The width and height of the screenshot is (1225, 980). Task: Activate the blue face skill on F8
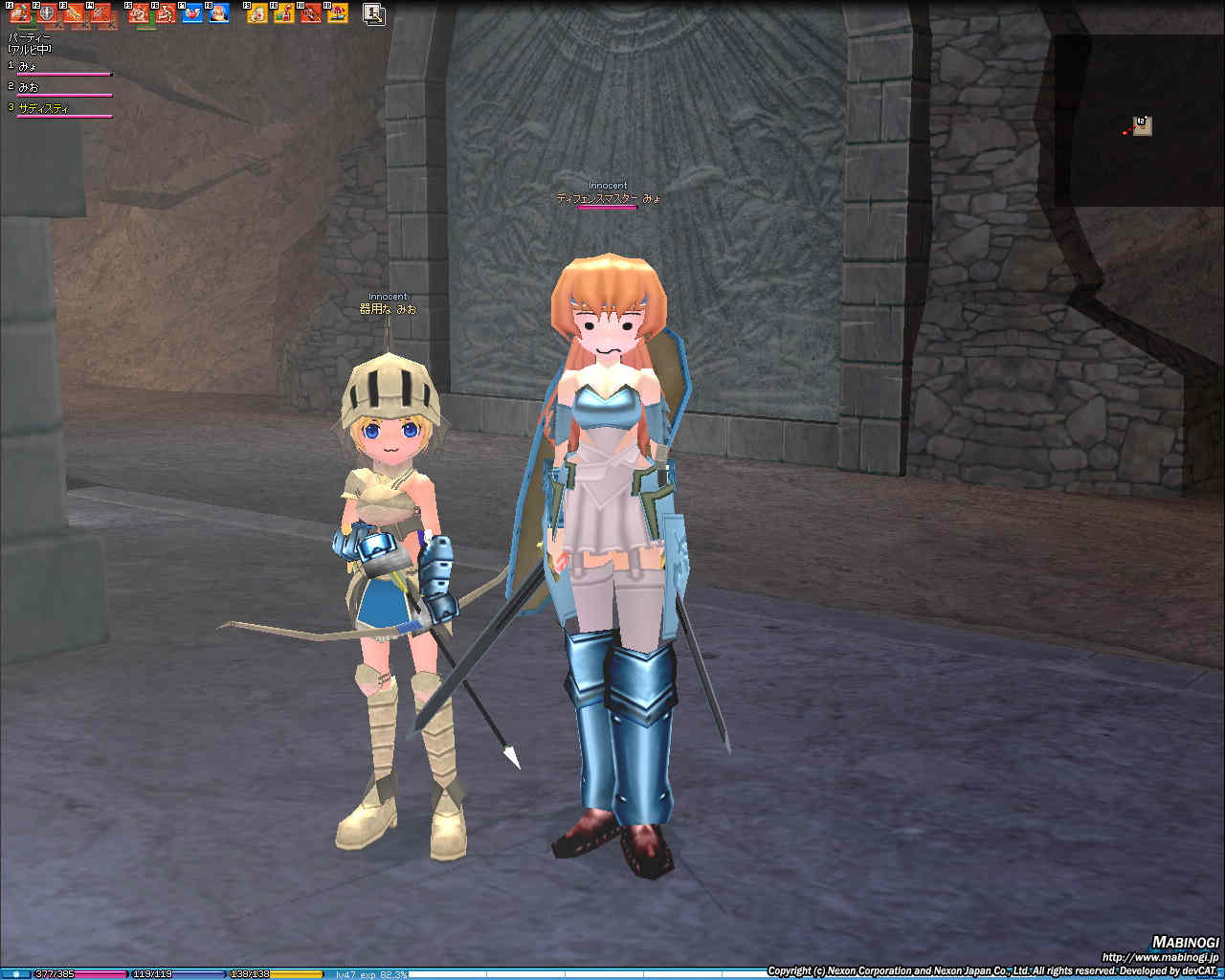[x=219, y=12]
